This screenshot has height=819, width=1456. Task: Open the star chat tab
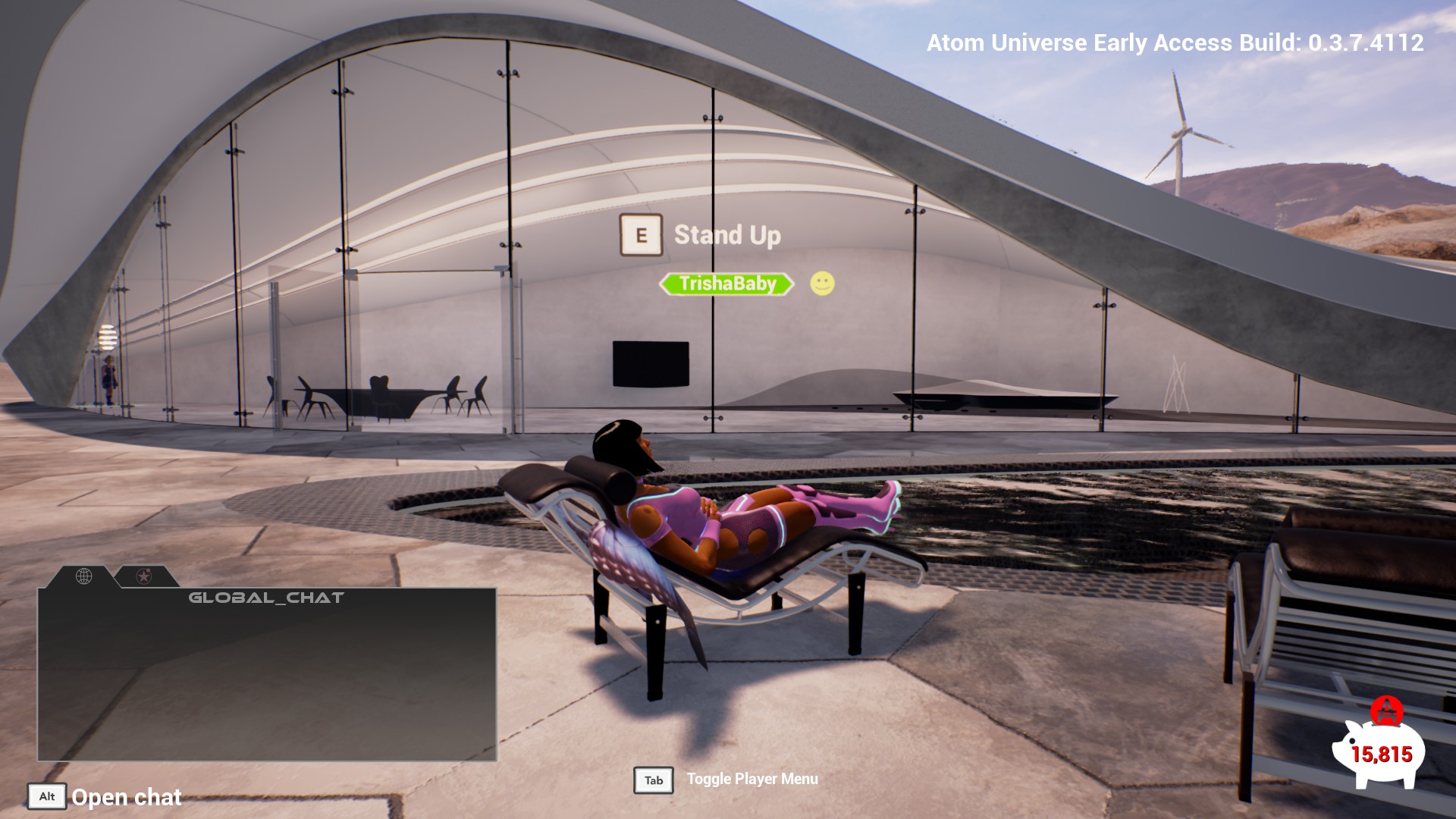143,576
